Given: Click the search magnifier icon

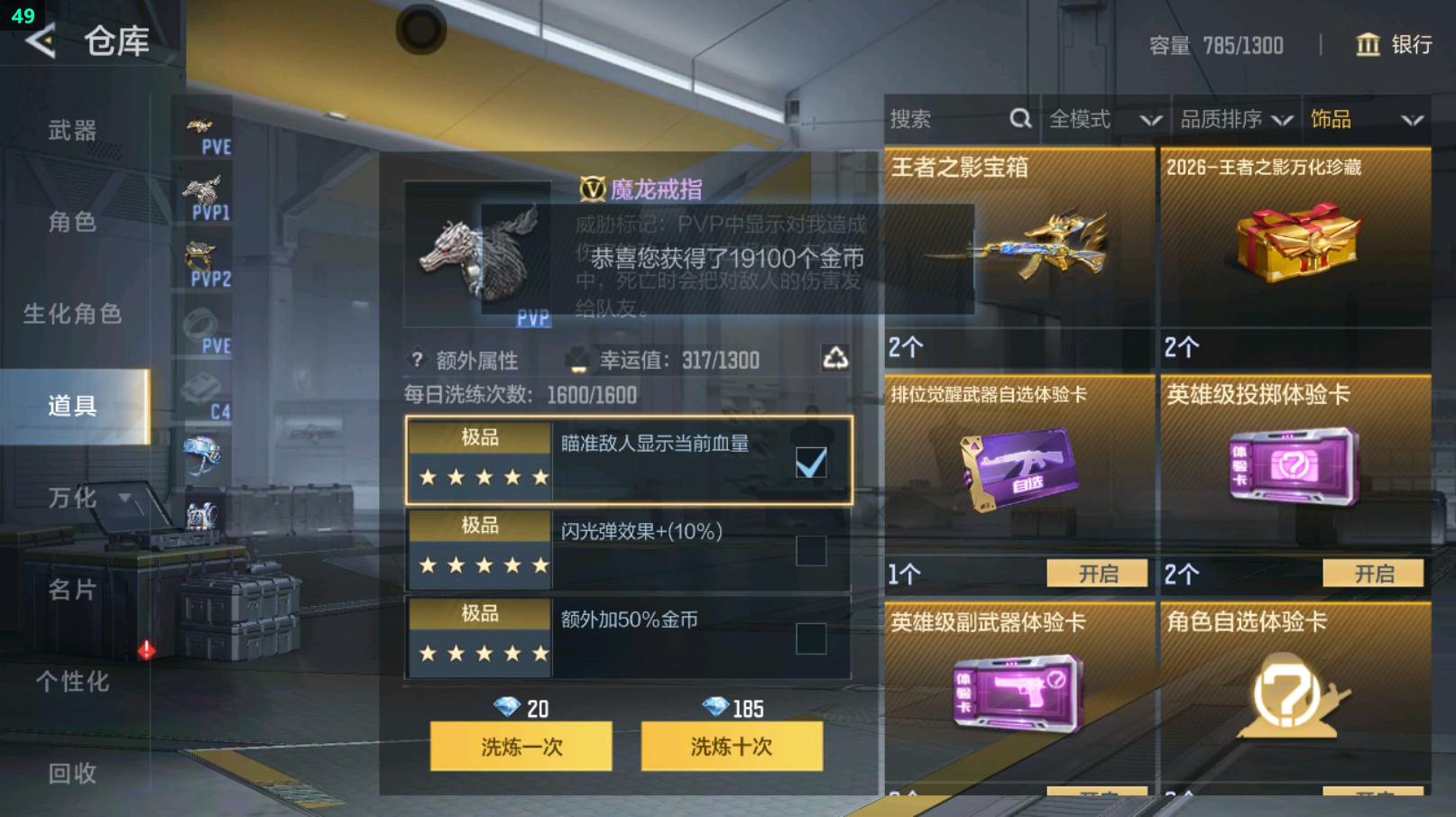Looking at the screenshot, I should [1019, 118].
